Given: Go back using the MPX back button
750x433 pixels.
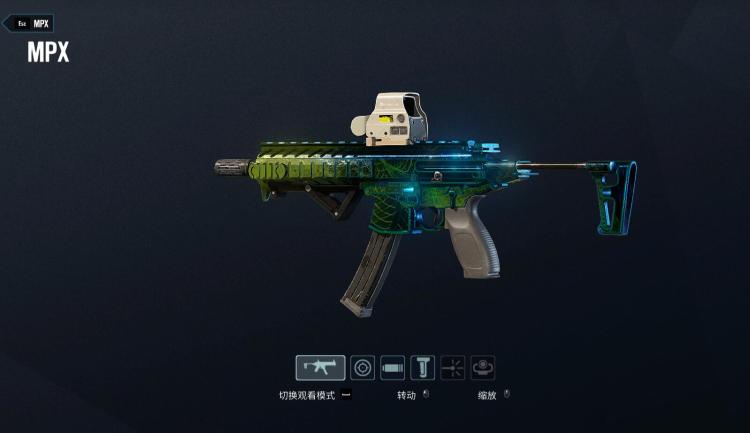Looking at the screenshot, I should click(x=28, y=23).
